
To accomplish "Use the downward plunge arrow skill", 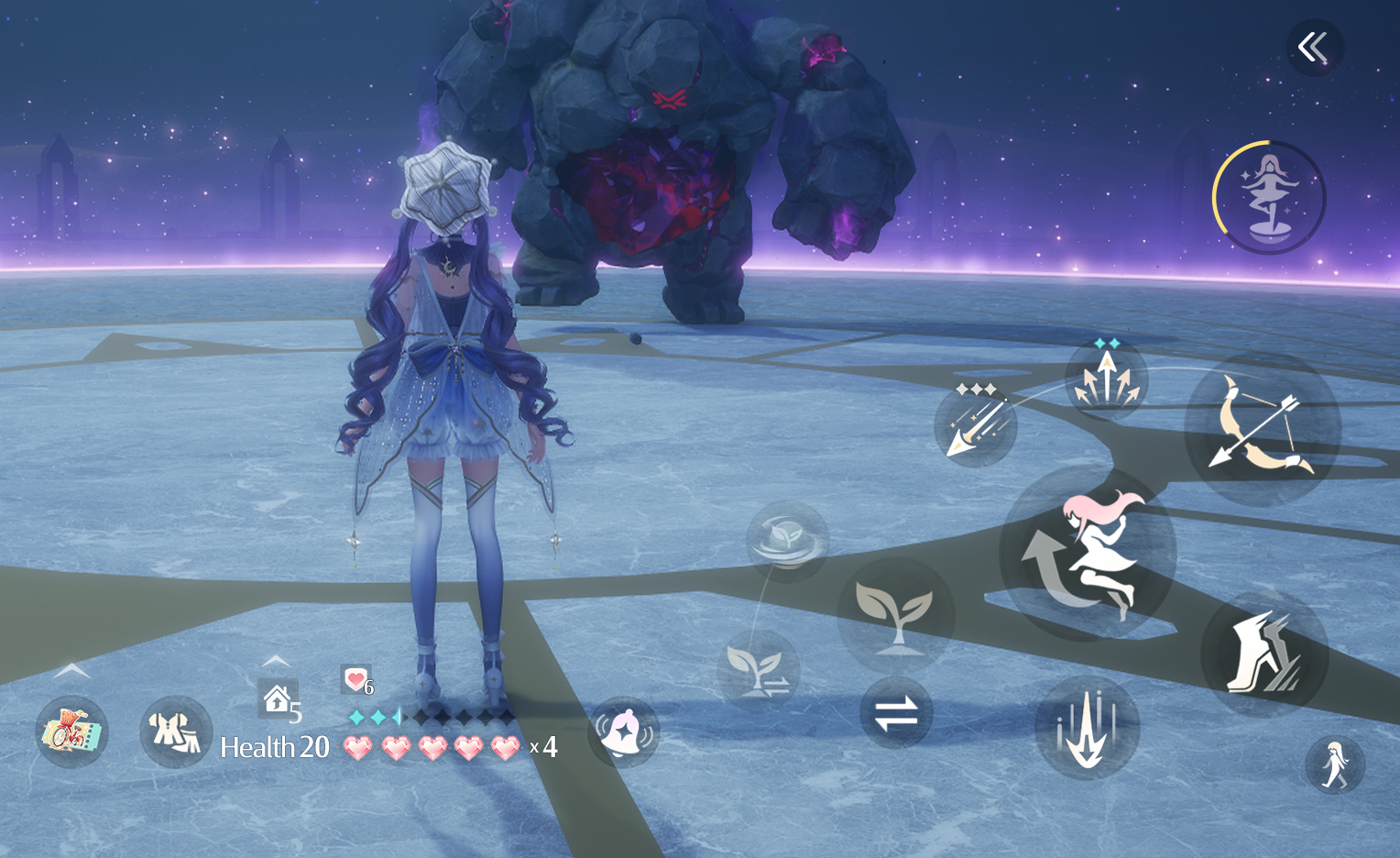I will point(1087,728).
